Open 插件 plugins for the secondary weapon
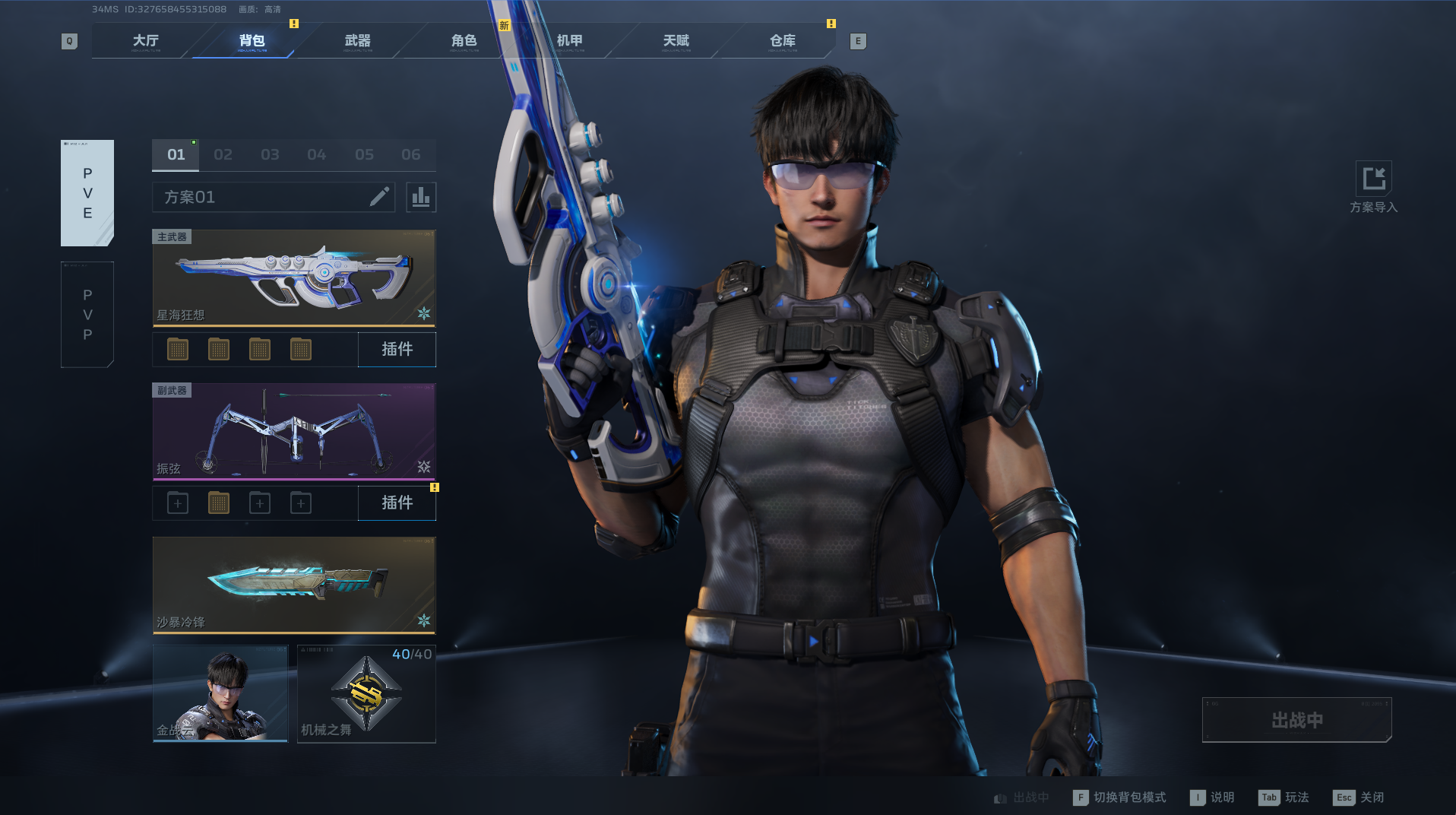The height and width of the screenshot is (815, 1456). pos(397,503)
